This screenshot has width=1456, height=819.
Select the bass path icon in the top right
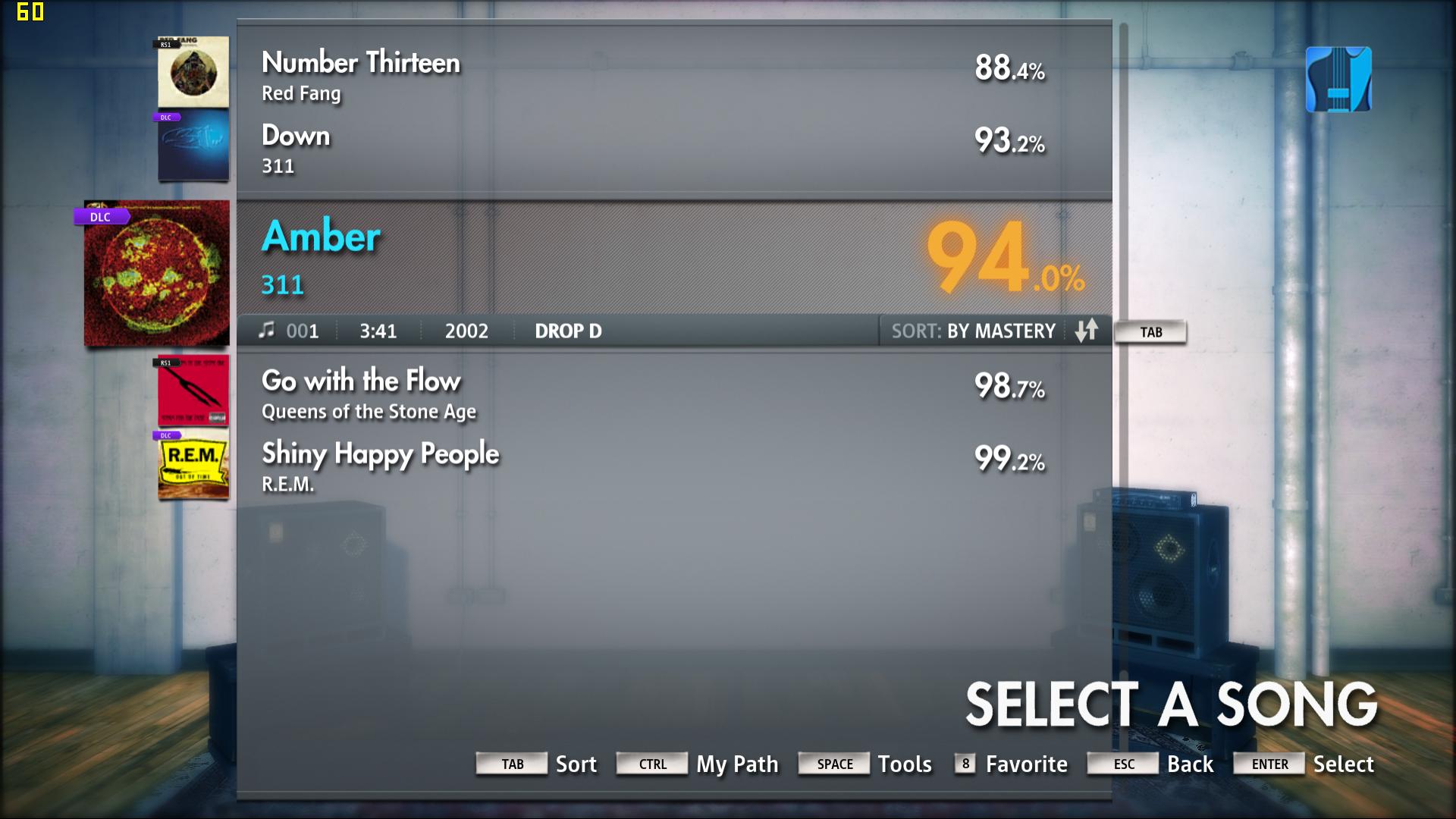(1338, 79)
